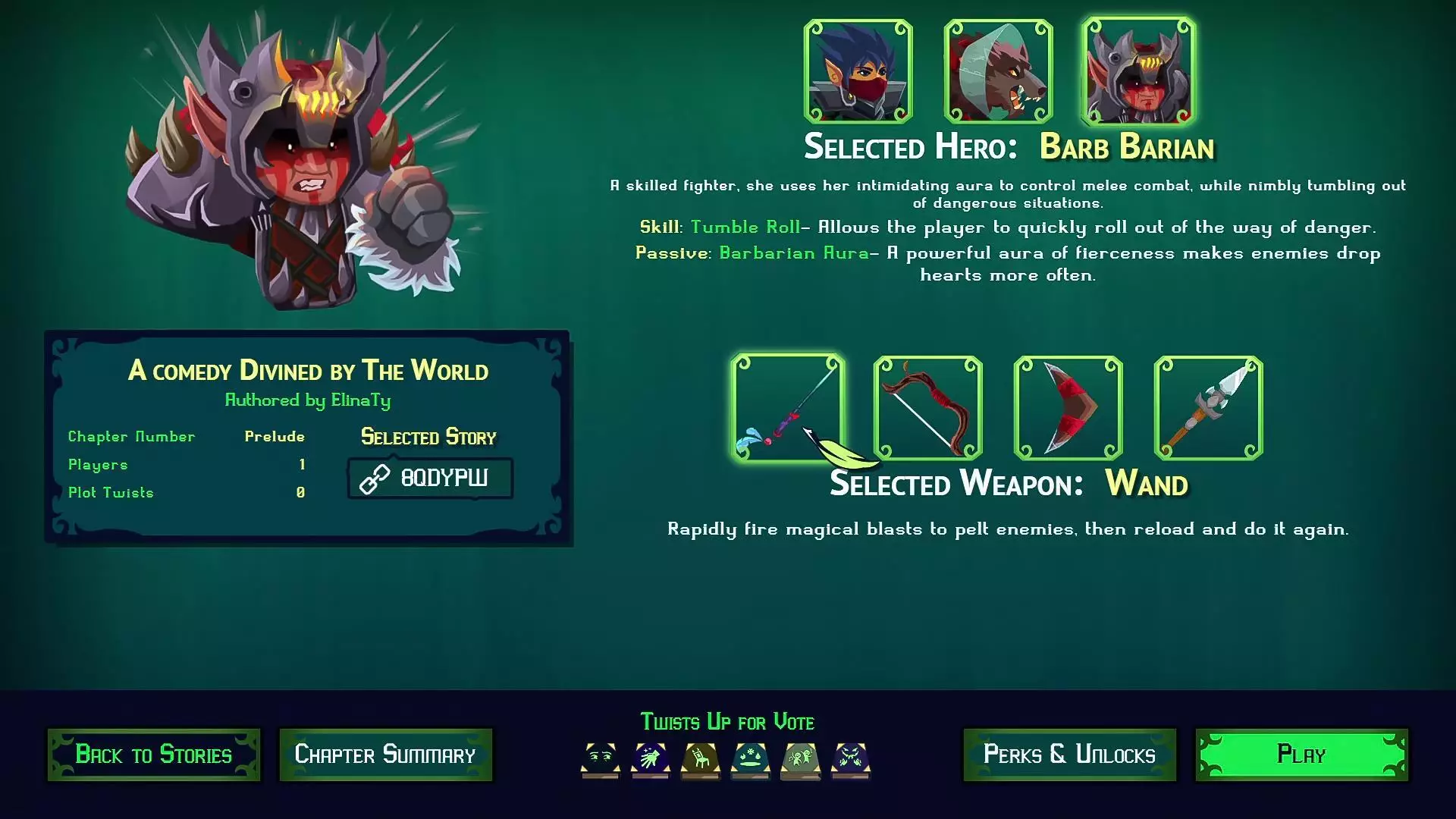Pick the horned chair twist book
Screen dimensions: 1456x819
(700, 759)
